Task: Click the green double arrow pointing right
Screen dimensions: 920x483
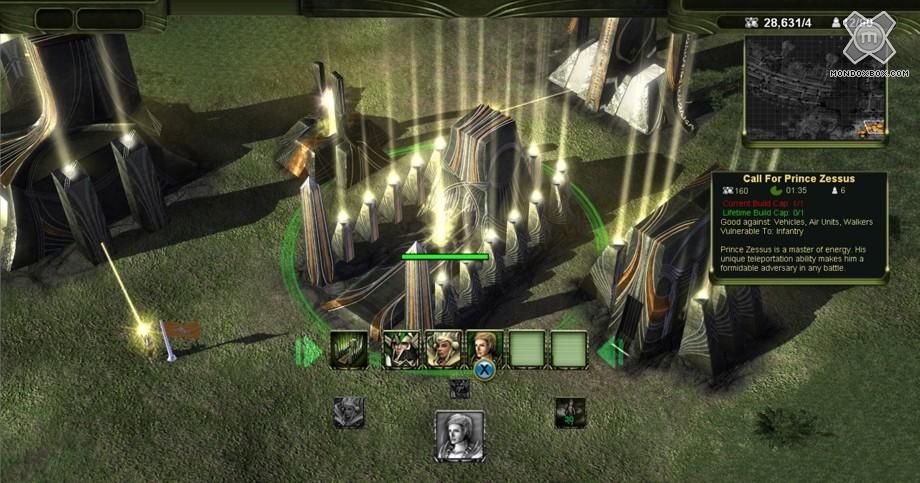Action: tap(307, 351)
